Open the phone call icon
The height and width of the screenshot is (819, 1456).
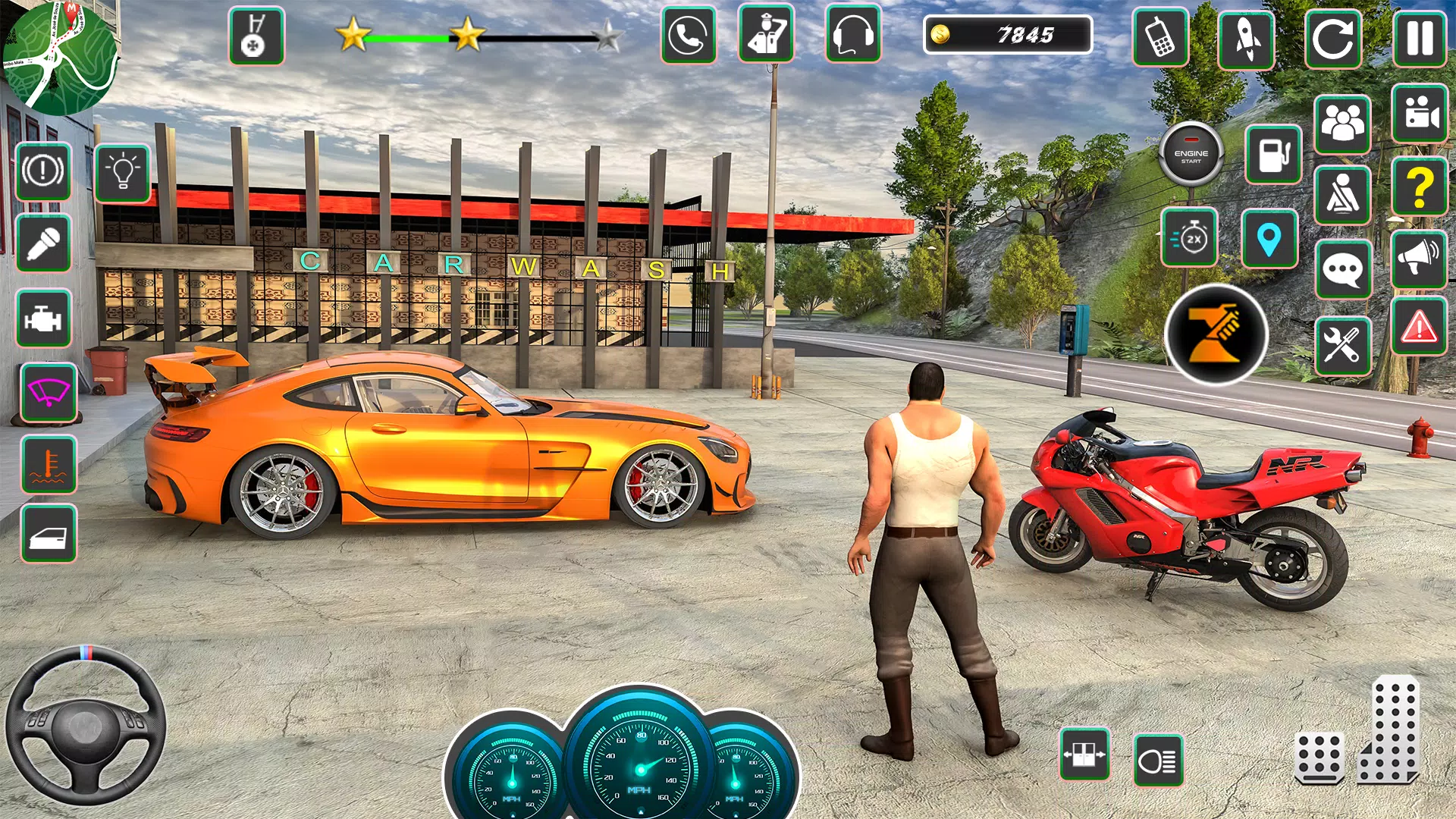688,35
